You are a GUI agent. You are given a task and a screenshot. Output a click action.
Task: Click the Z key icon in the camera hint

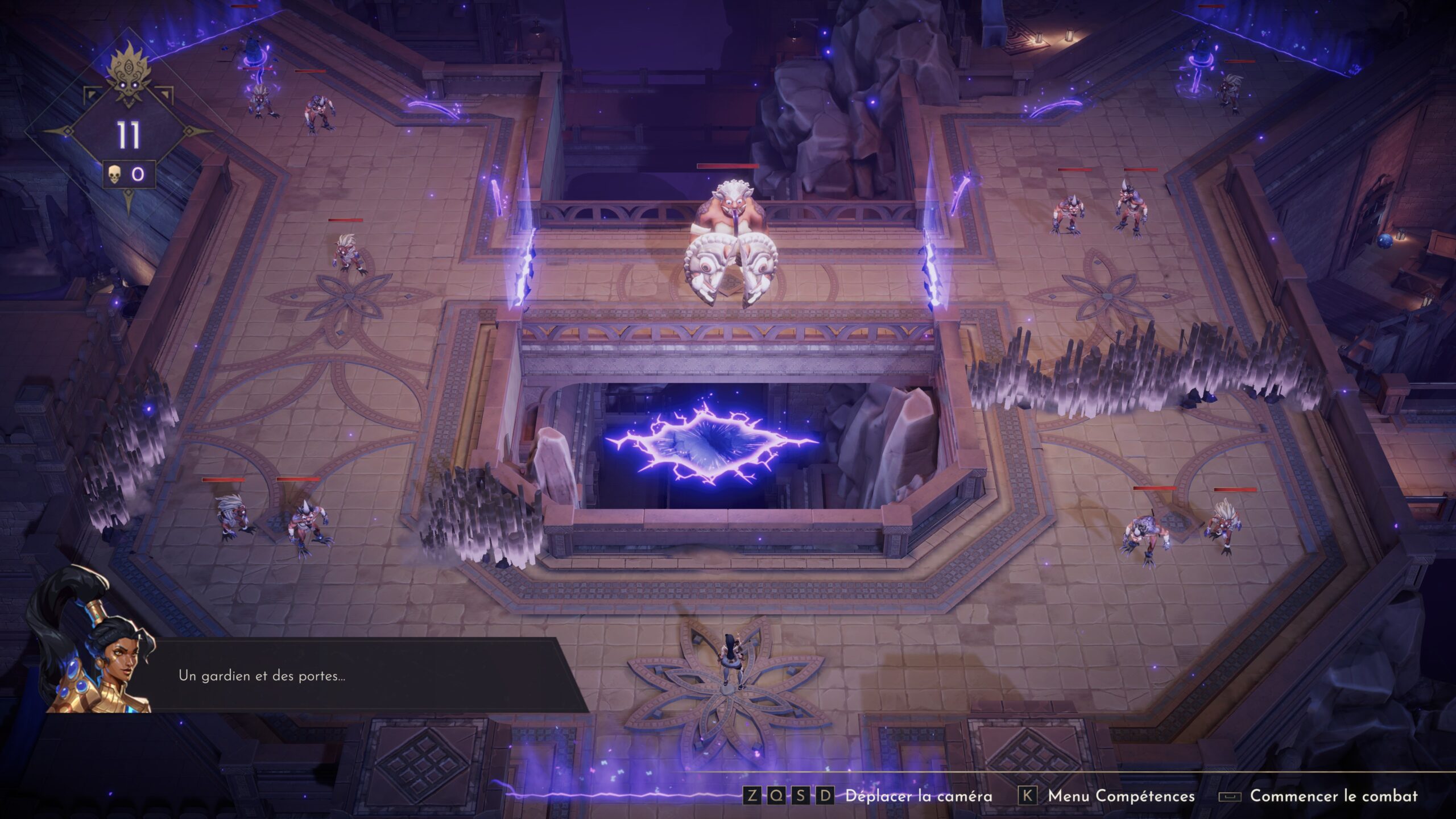752,796
